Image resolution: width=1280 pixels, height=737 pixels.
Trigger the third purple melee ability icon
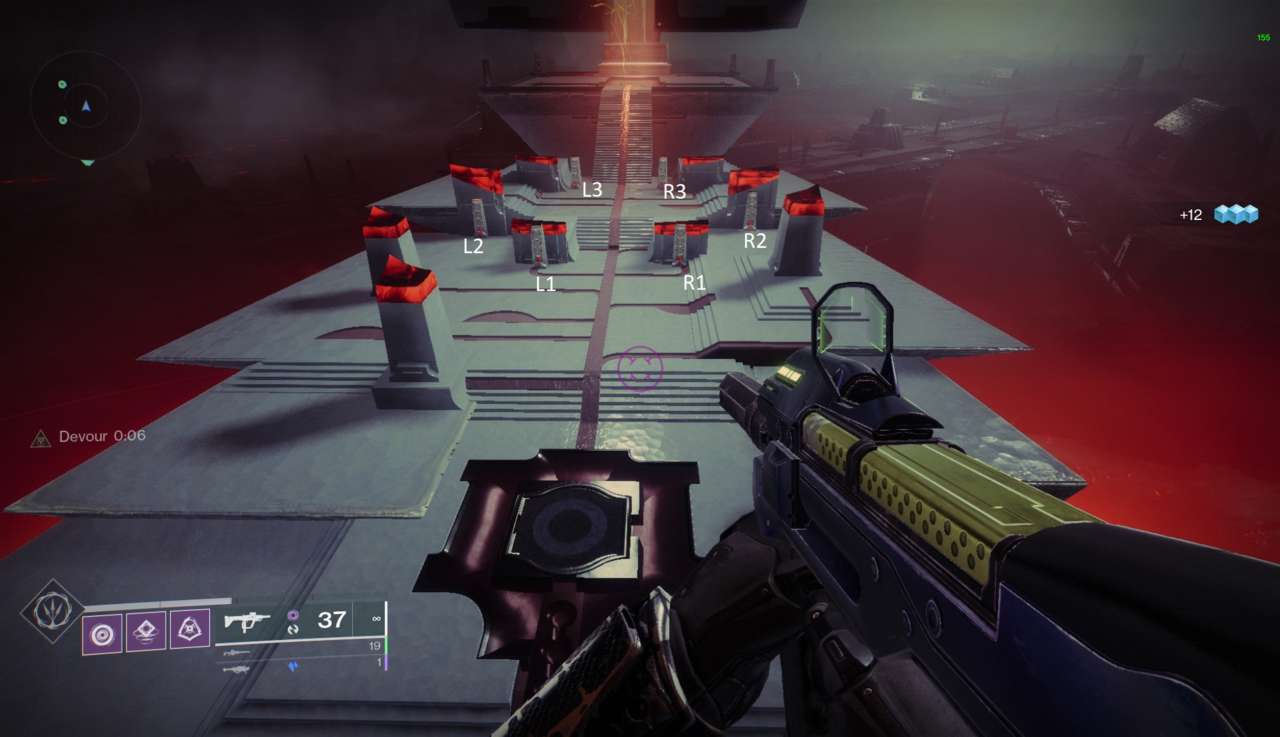coord(190,630)
